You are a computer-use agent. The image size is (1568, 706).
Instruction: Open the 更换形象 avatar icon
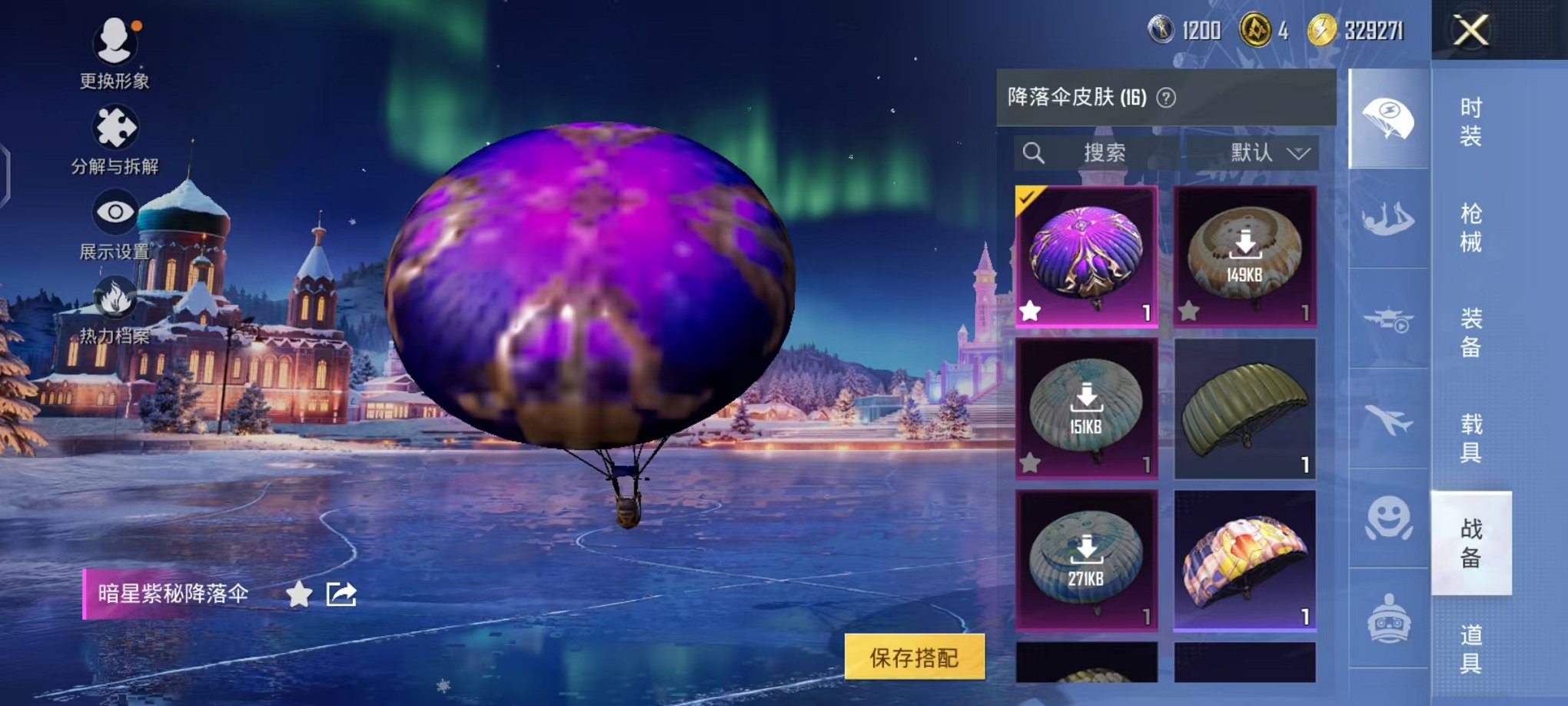(x=114, y=42)
